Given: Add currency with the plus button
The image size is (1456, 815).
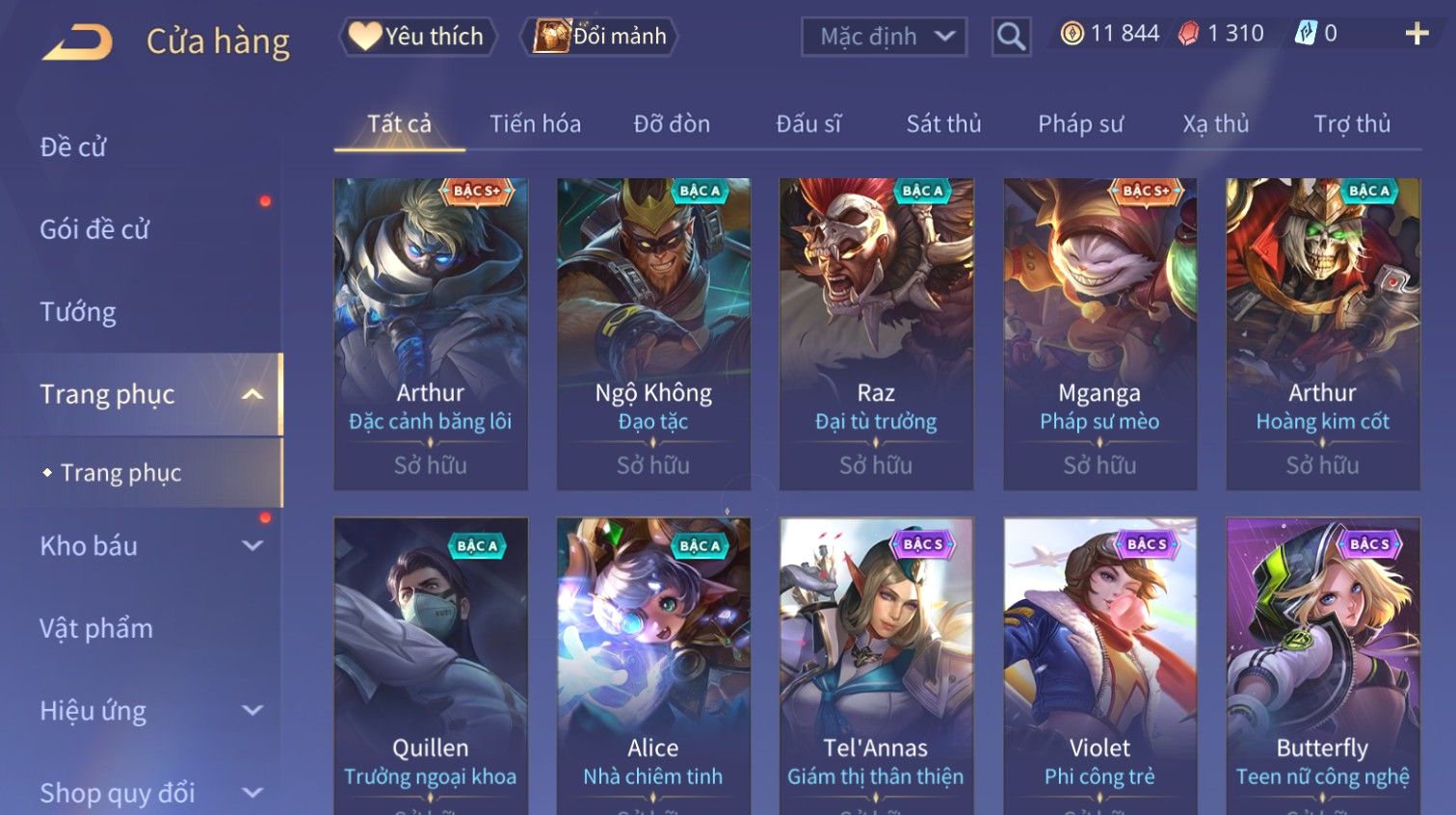Looking at the screenshot, I should pyautogui.click(x=1416, y=35).
